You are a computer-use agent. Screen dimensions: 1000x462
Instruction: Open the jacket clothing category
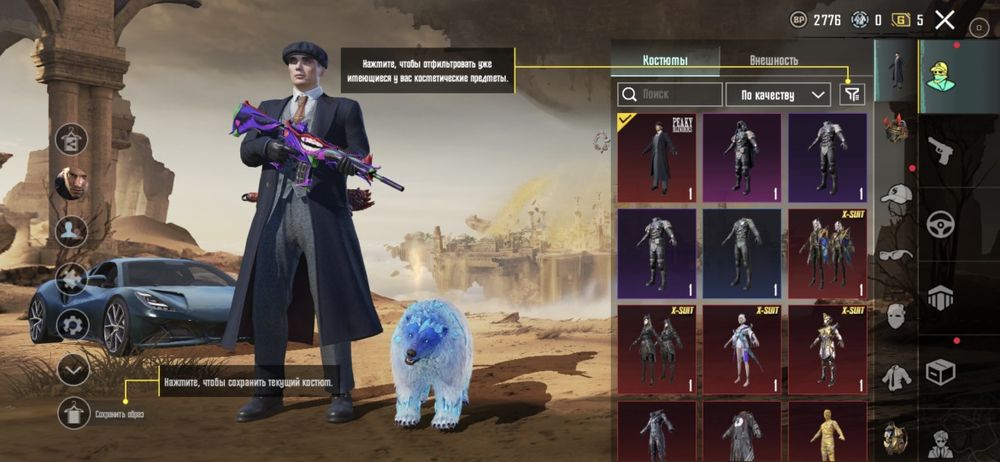pyautogui.click(x=896, y=377)
